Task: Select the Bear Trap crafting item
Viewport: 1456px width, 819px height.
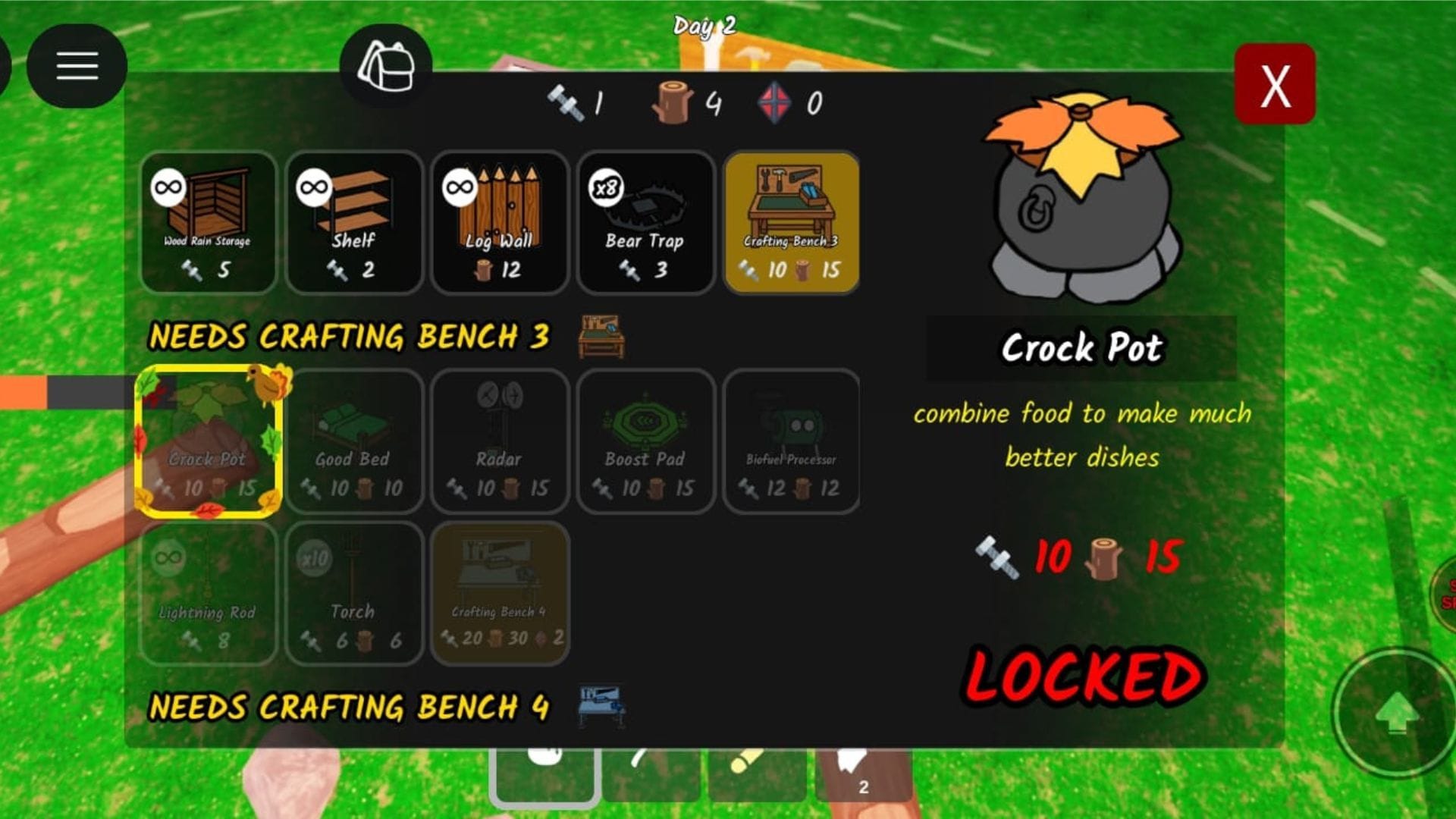Action: point(645,222)
